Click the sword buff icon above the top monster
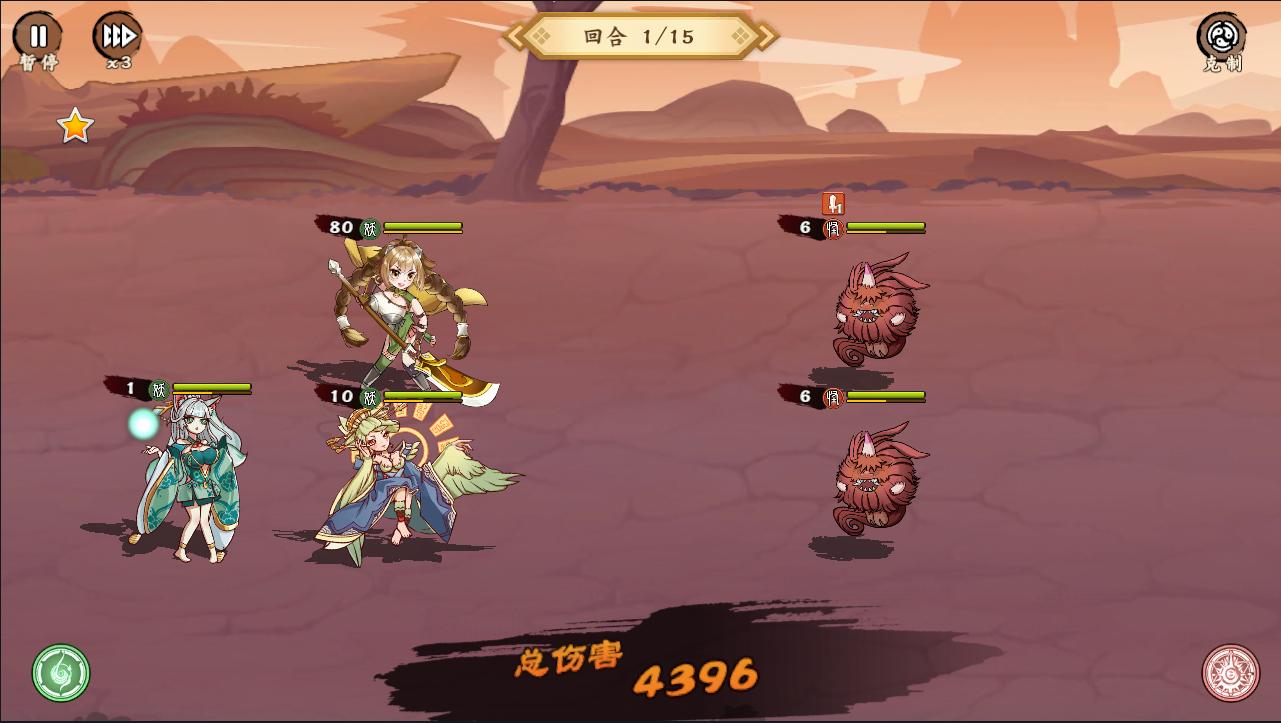The height and width of the screenshot is (723, 1281). tap(832, 203)
